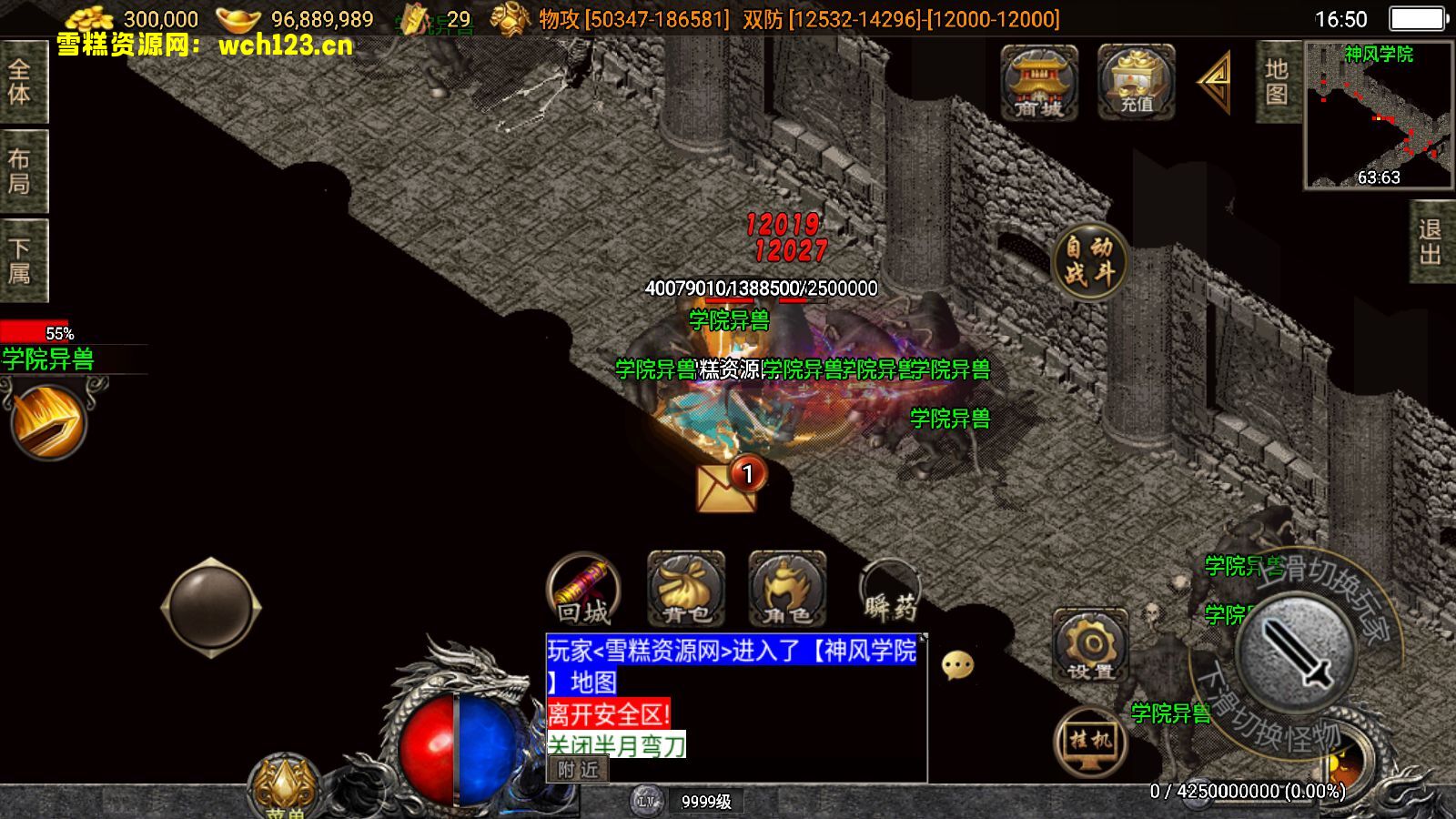The image size is (1456, 819).
Task: Open the 充值 recharge chest
Action: coord(1136,82)
